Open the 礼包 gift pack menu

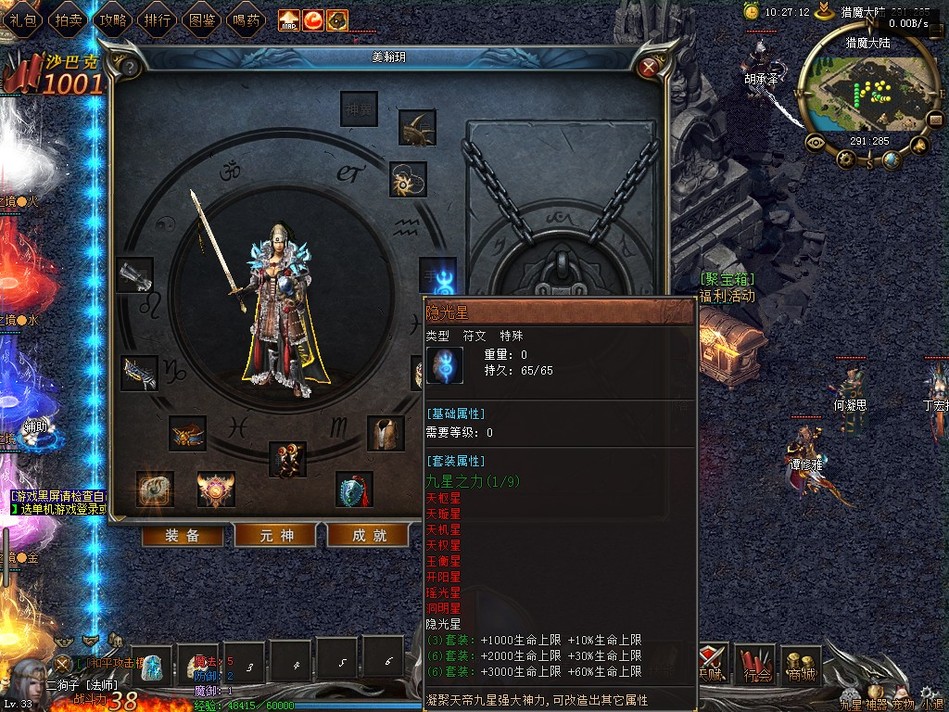pyautogui.click(x=24, y=17)
